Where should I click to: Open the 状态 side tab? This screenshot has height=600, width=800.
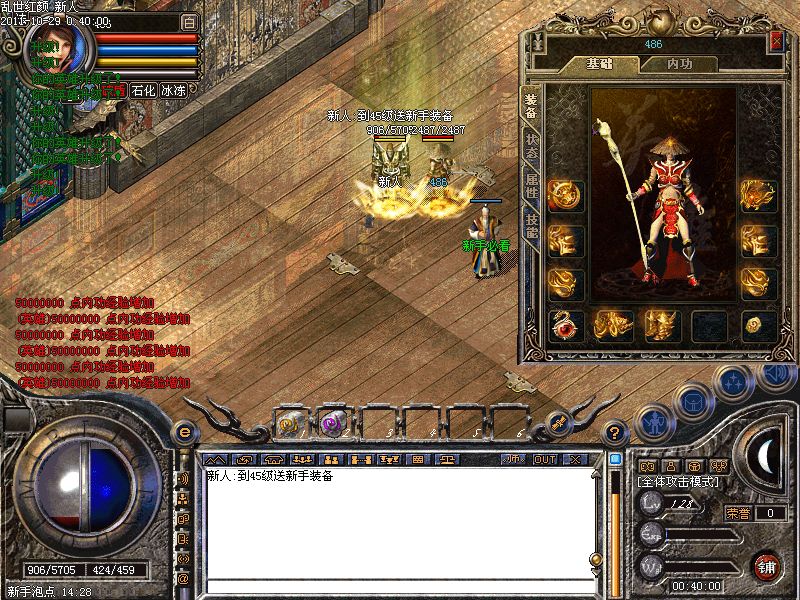click(531, 149)
